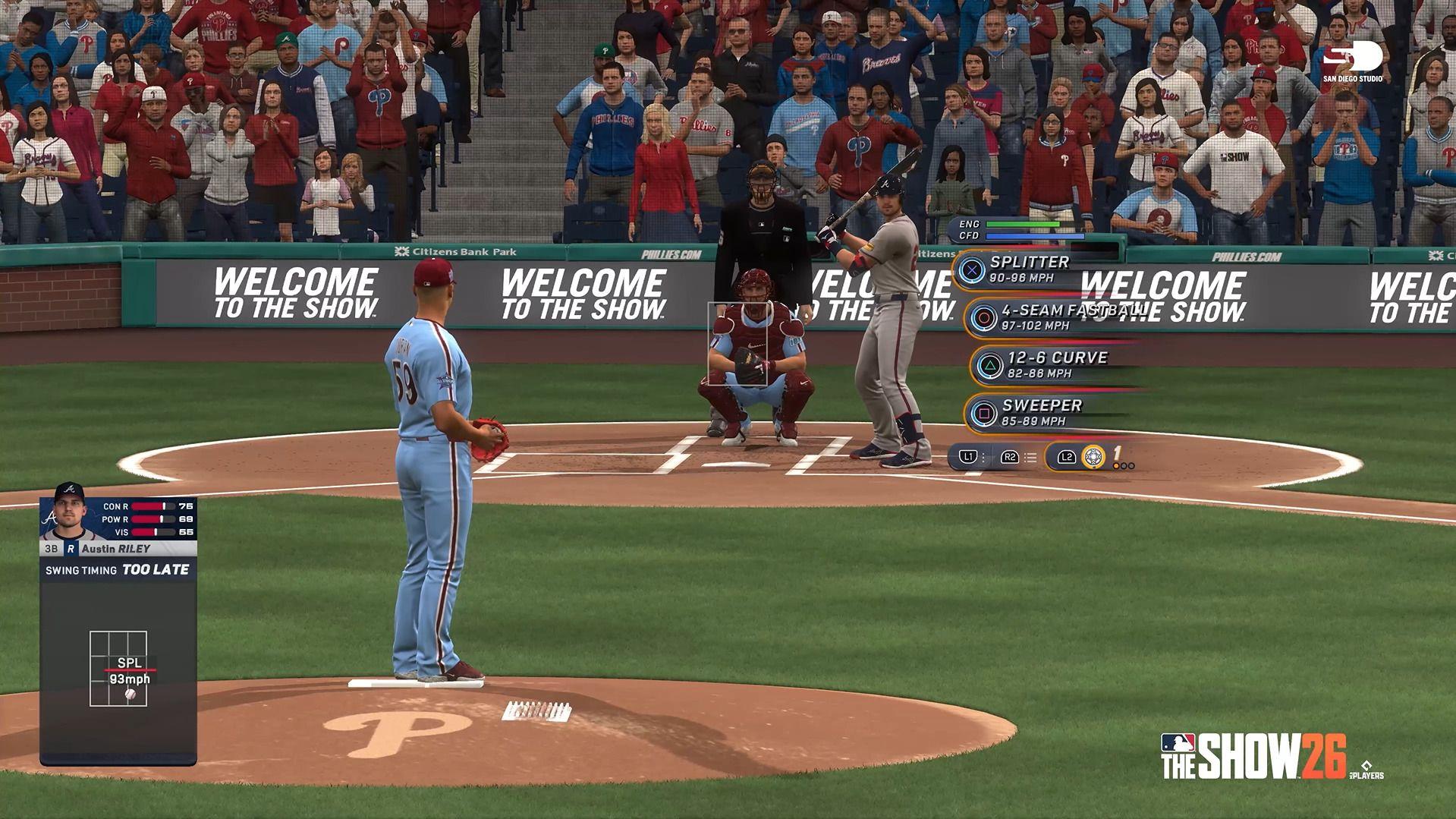Select the third page indicator dot

coord(1131,466)
